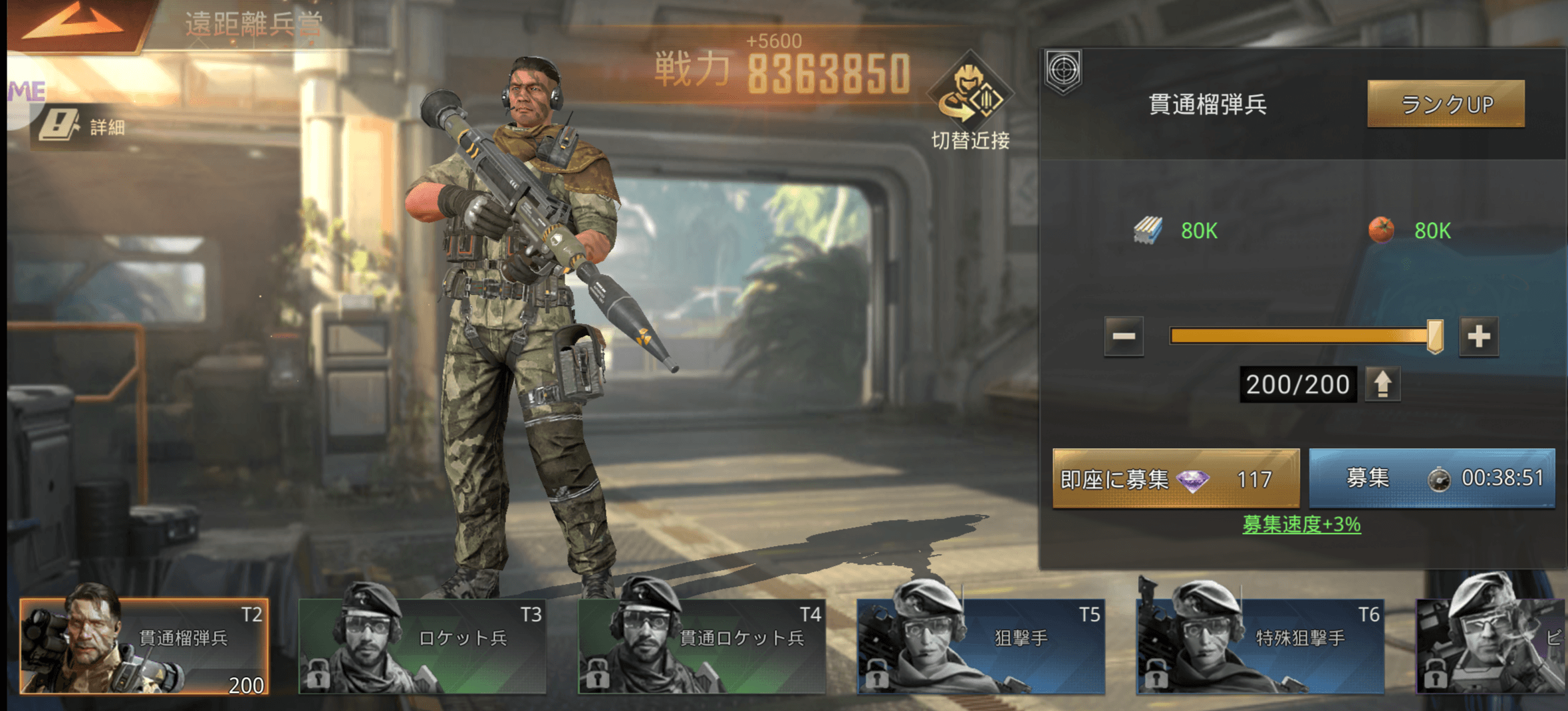Start timed recruitment with blue 募集 button
This screenshot has width=1568, height=711.
[x=1432, y=479]
